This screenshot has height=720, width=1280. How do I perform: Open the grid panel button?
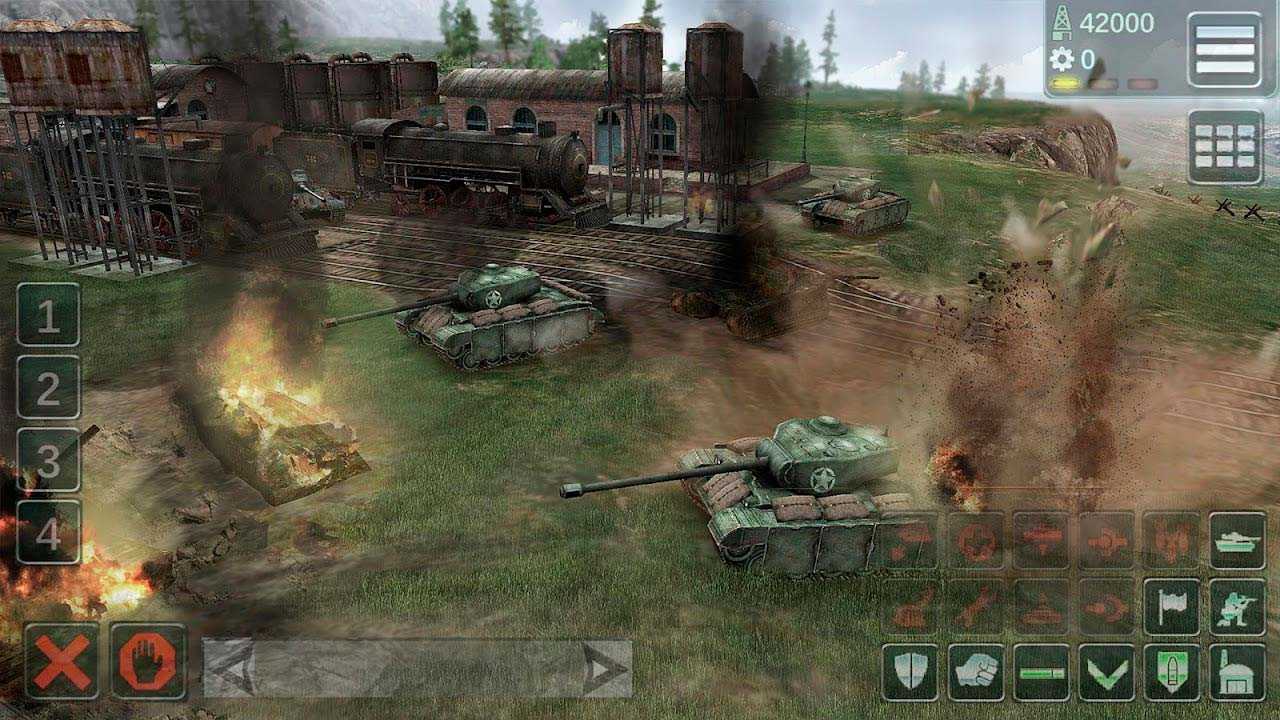click(1225, 147)
